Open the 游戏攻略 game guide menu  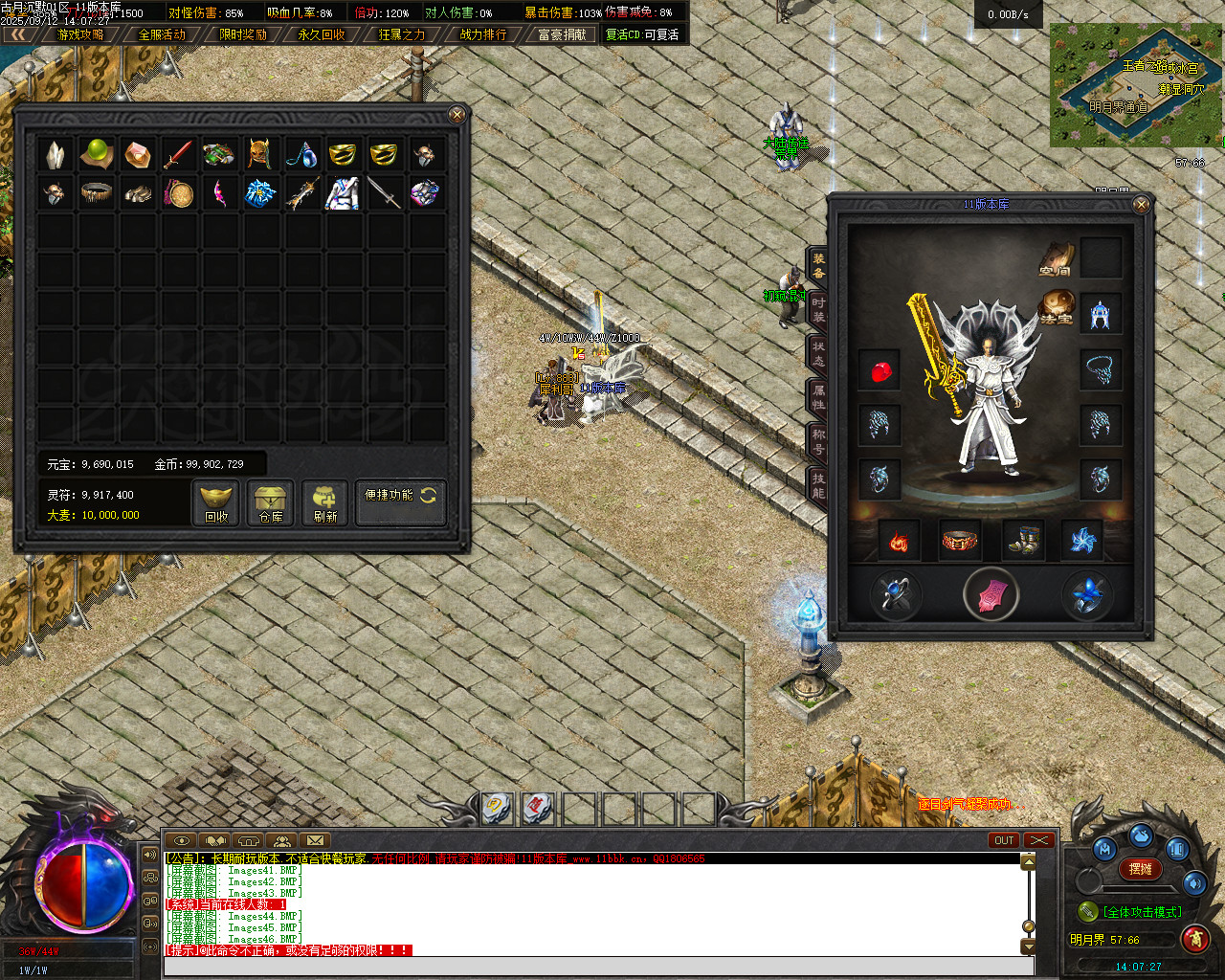point(80,34)
